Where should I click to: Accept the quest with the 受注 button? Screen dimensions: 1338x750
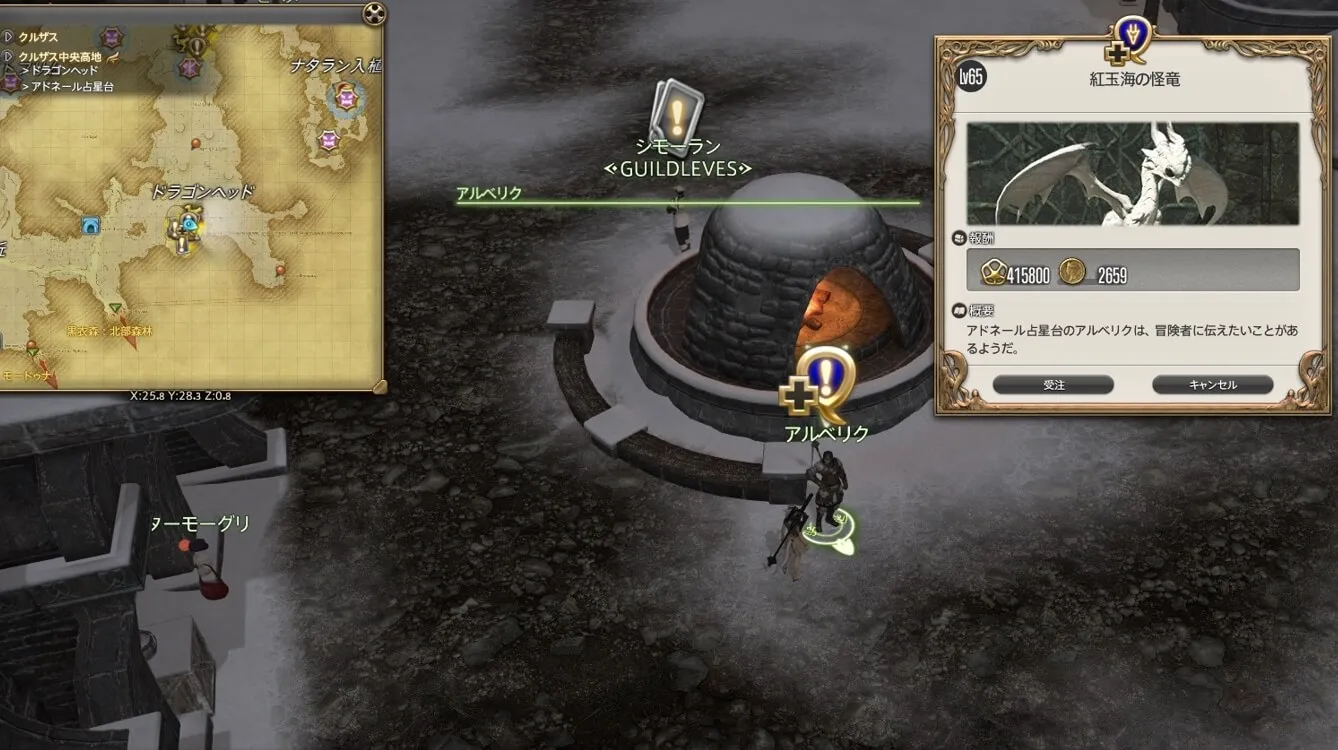pos(1053,385)
